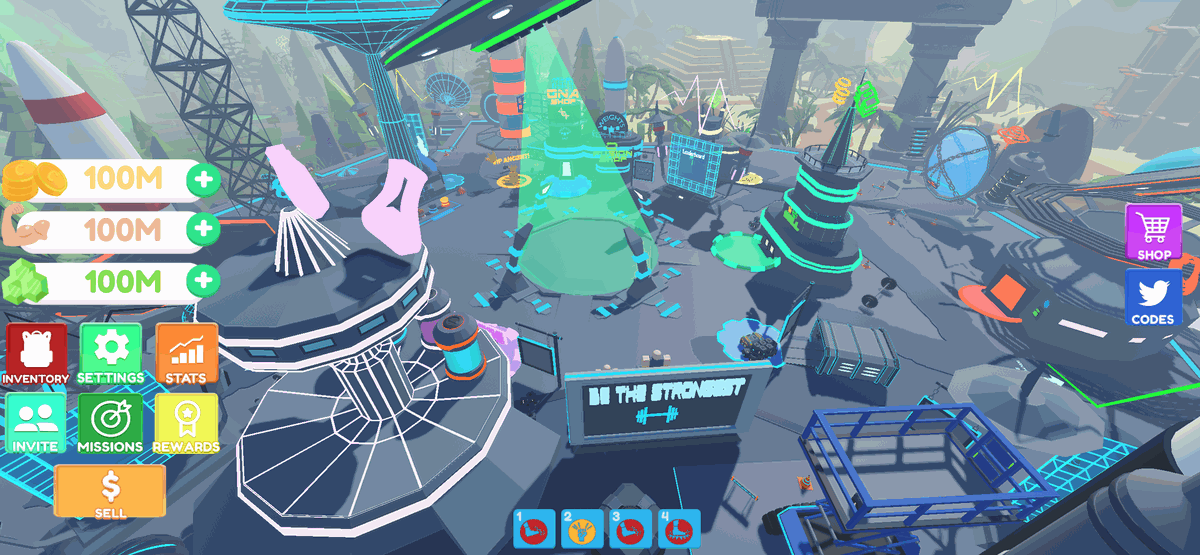Open the Twitter Codes menu
Screen dimensions: 1200x555
coord(1153,298)
